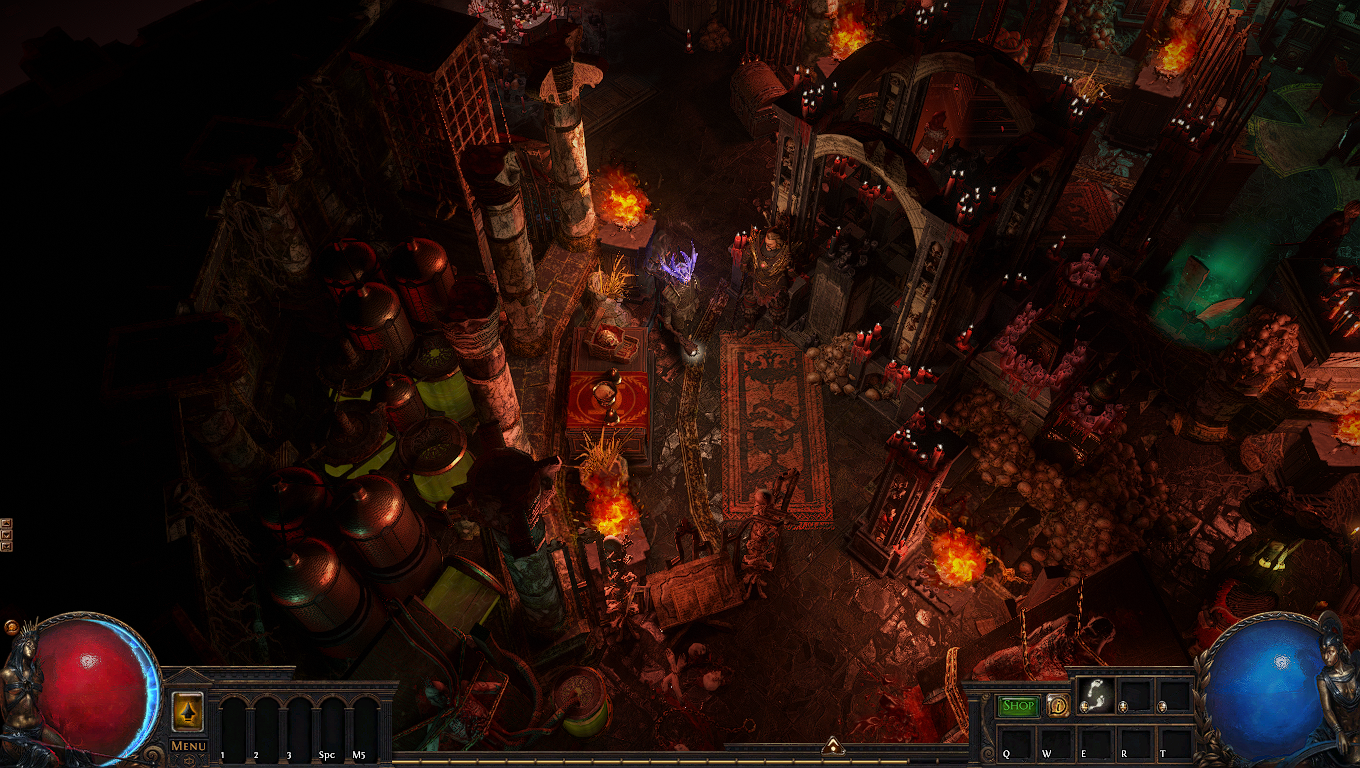Select the footprints move skill slot
This screenshot has height=768, width=1360.
coord(1095,697)
